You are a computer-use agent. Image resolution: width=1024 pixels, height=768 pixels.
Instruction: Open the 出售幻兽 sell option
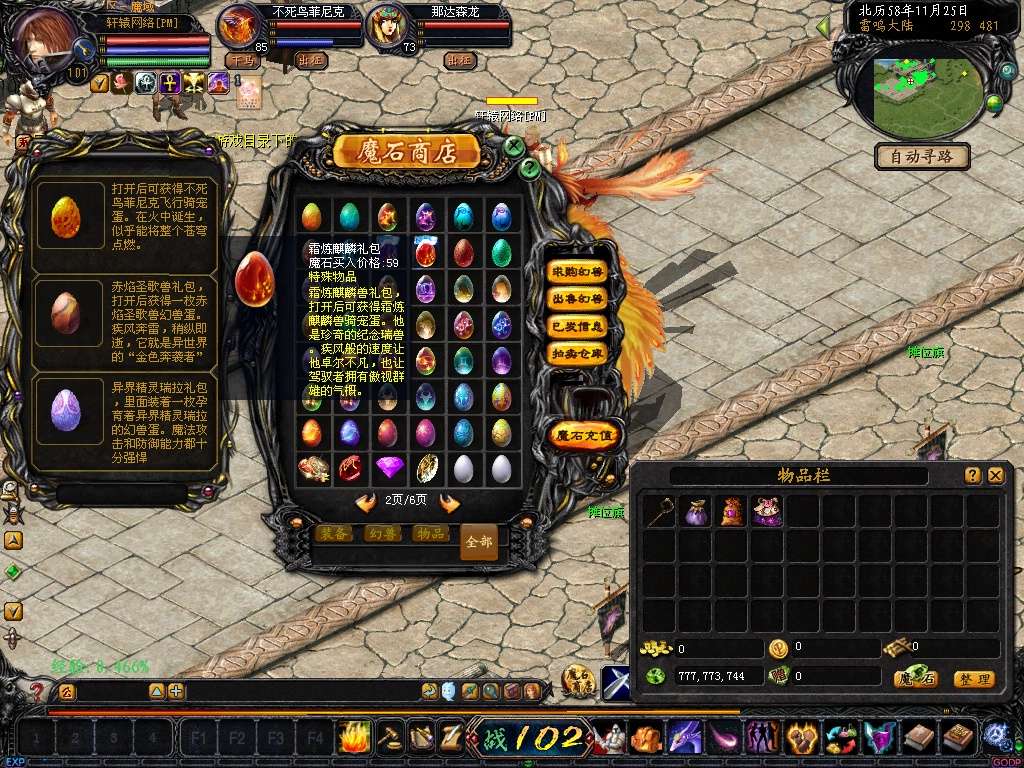(577, 298)
